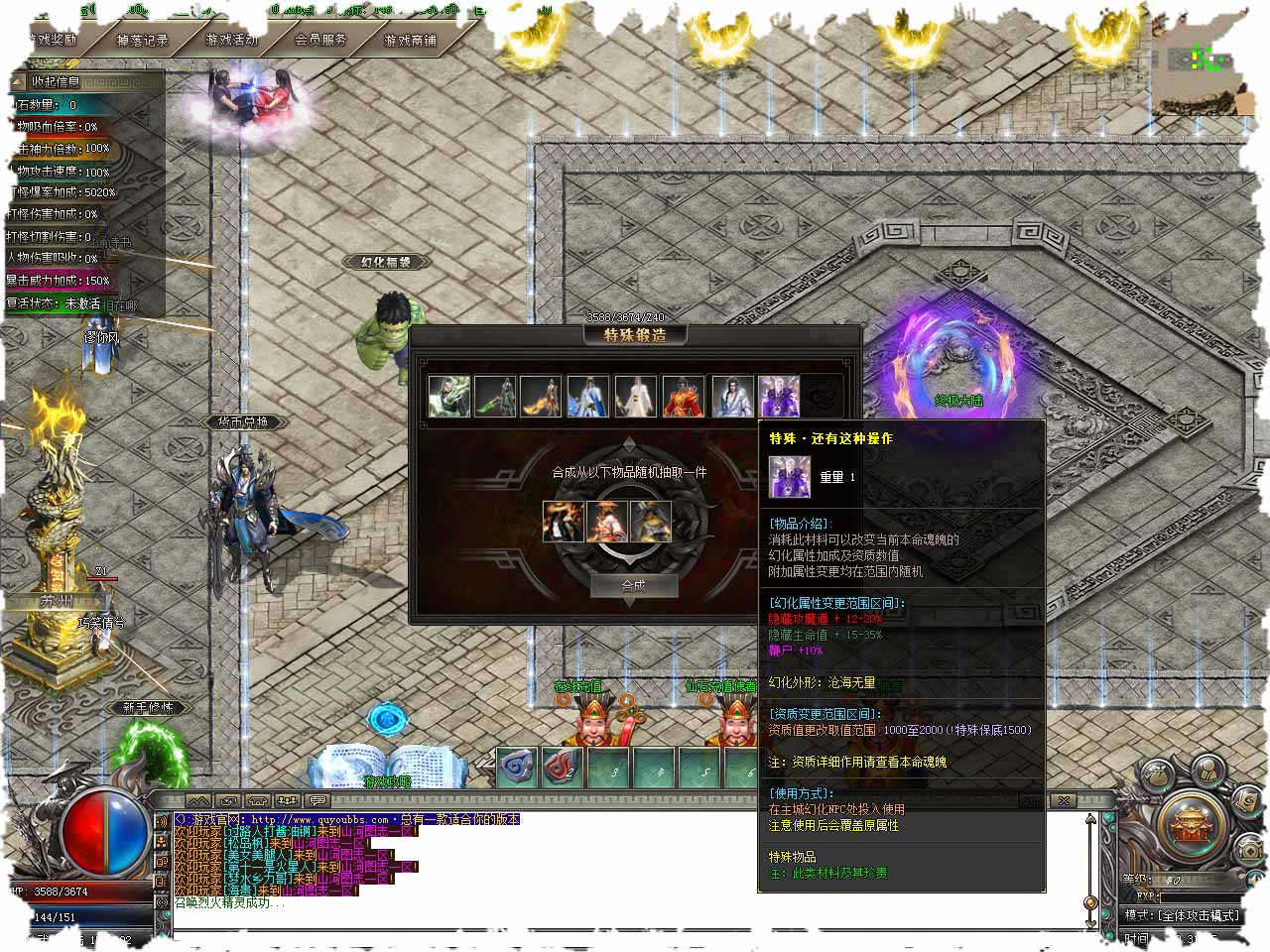Select the green blade warrior costume slot

pos(494,396)
